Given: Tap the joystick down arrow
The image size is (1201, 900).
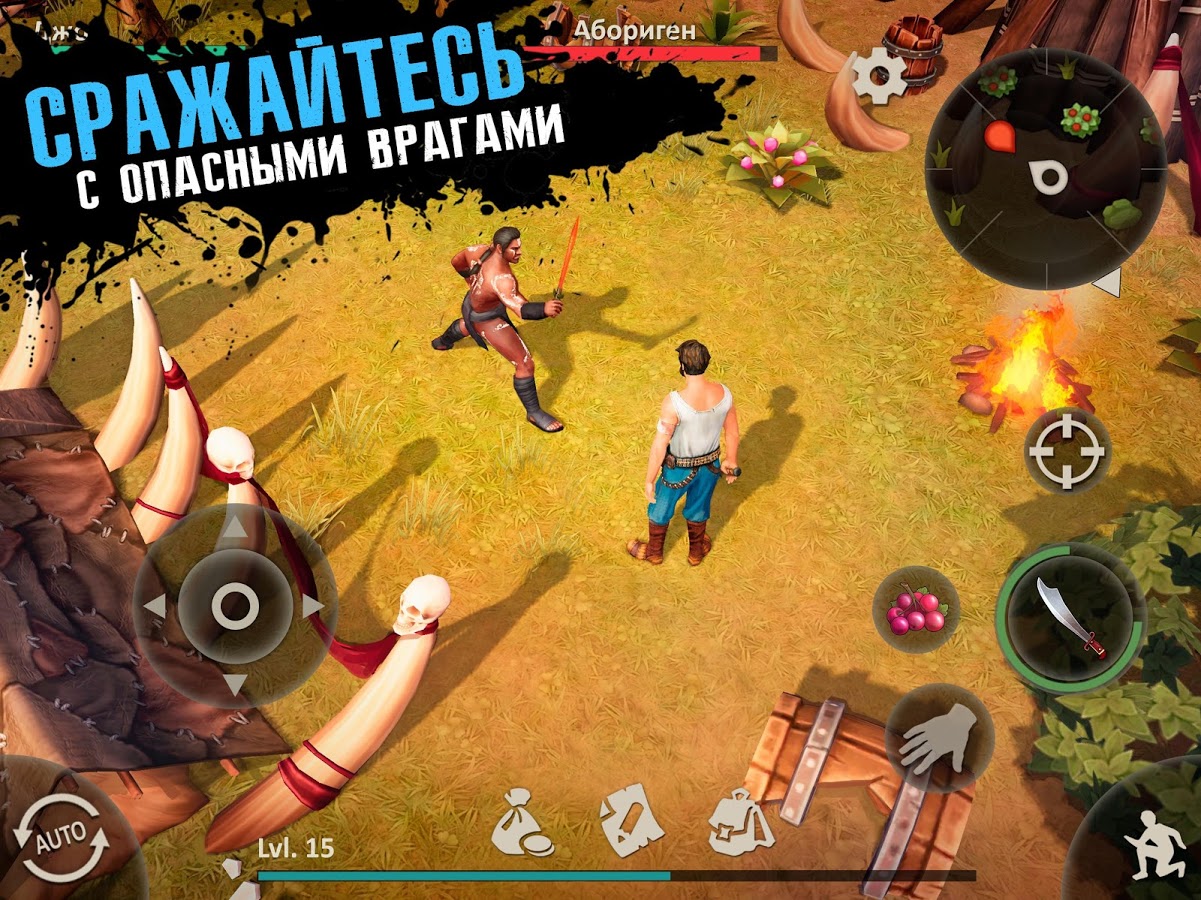Looking at the screenshot, I should pos(234,683).
